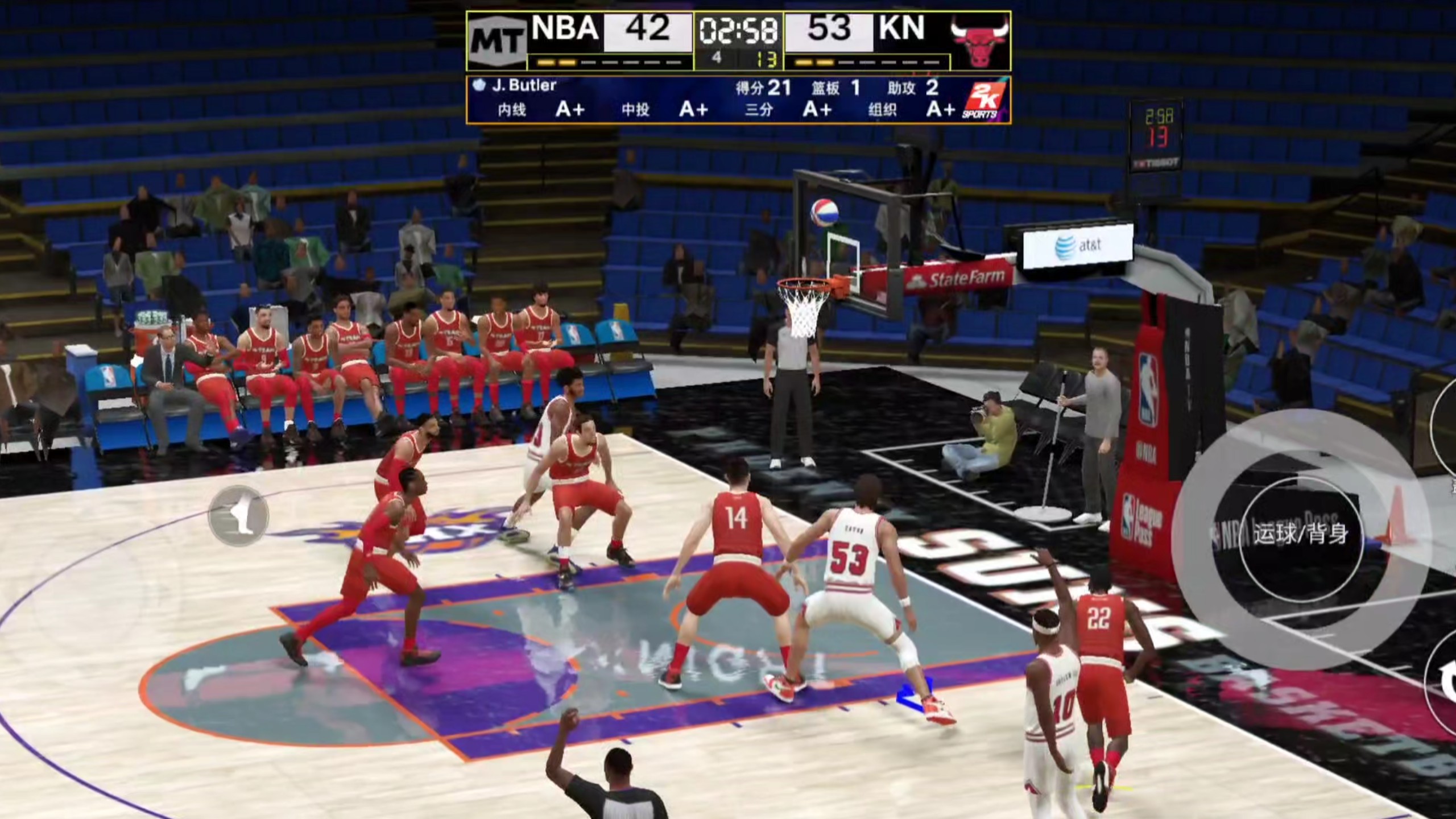Activate the sprint foot icon
Screen dimensions: 1456x819
238,515
